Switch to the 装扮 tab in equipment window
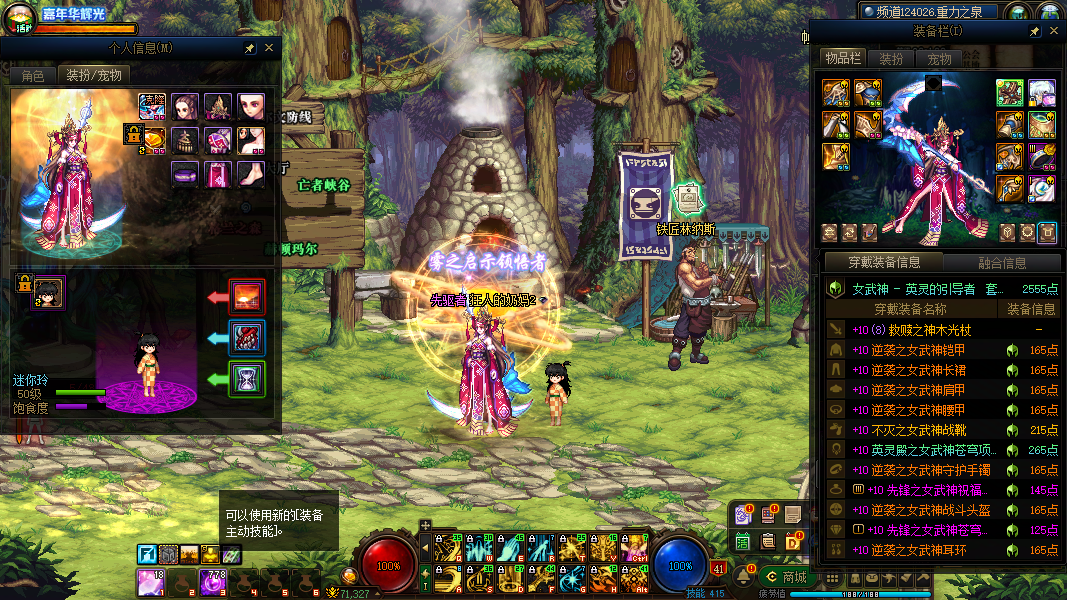Image resolution: width=1067 pixels, height=600 pixels. 890,59
